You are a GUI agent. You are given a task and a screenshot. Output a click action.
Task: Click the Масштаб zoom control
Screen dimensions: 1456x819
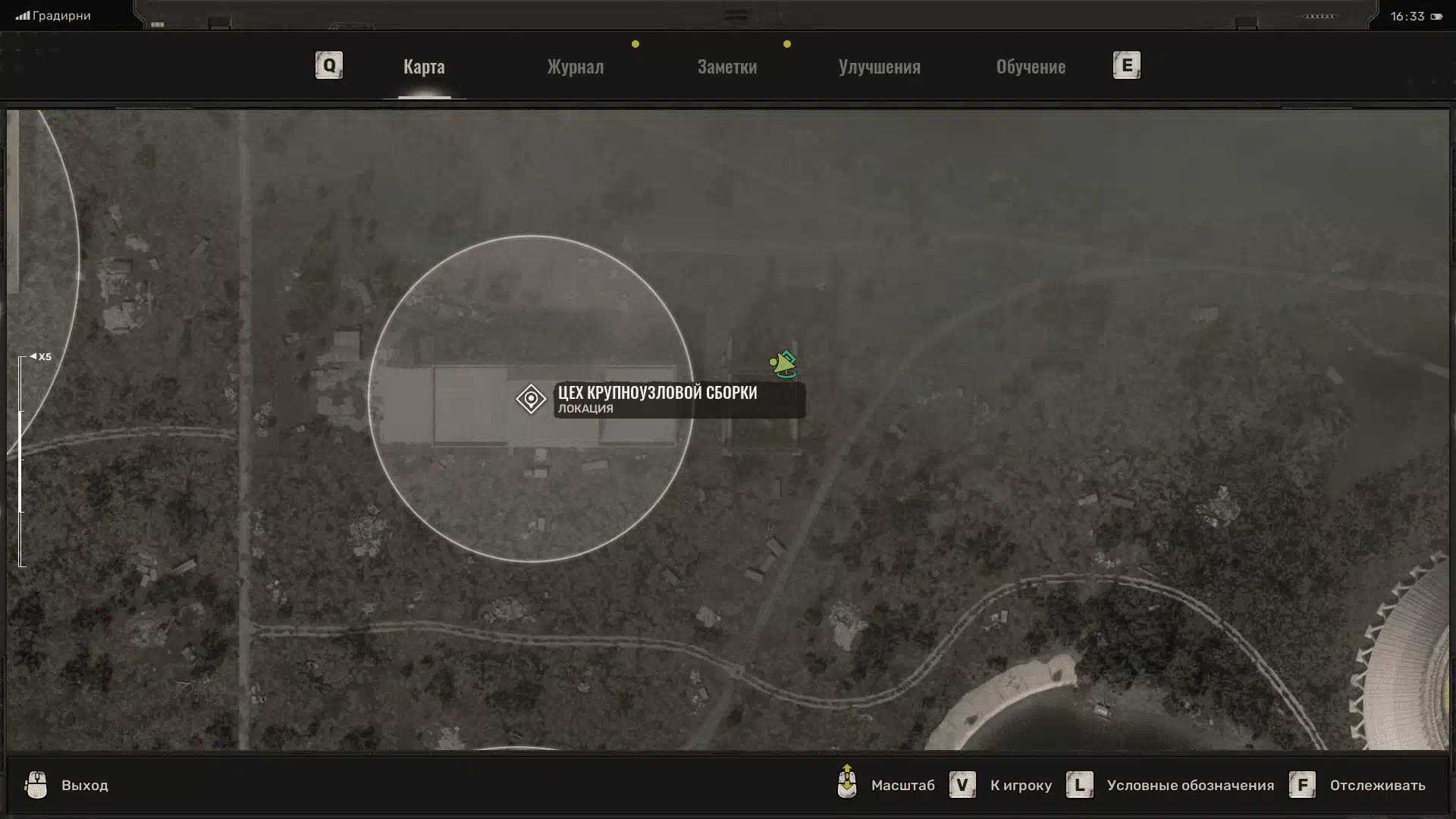(886, 785)
